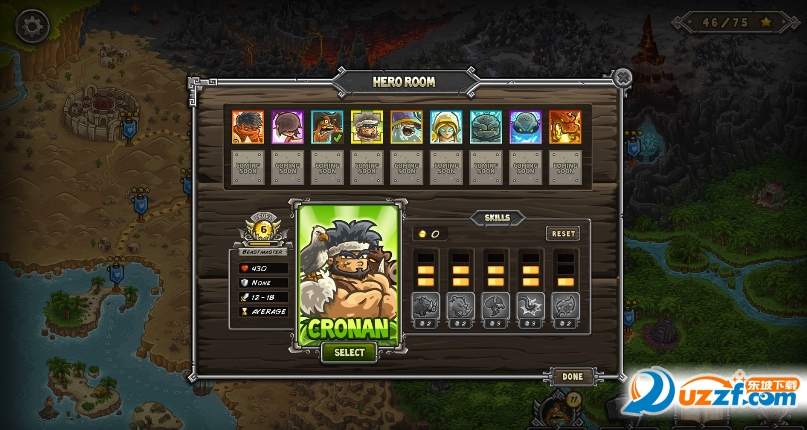Choose the yellow-framed headband hero portrait
Viewport: 807px width, 430px height.
click(366, 126)
